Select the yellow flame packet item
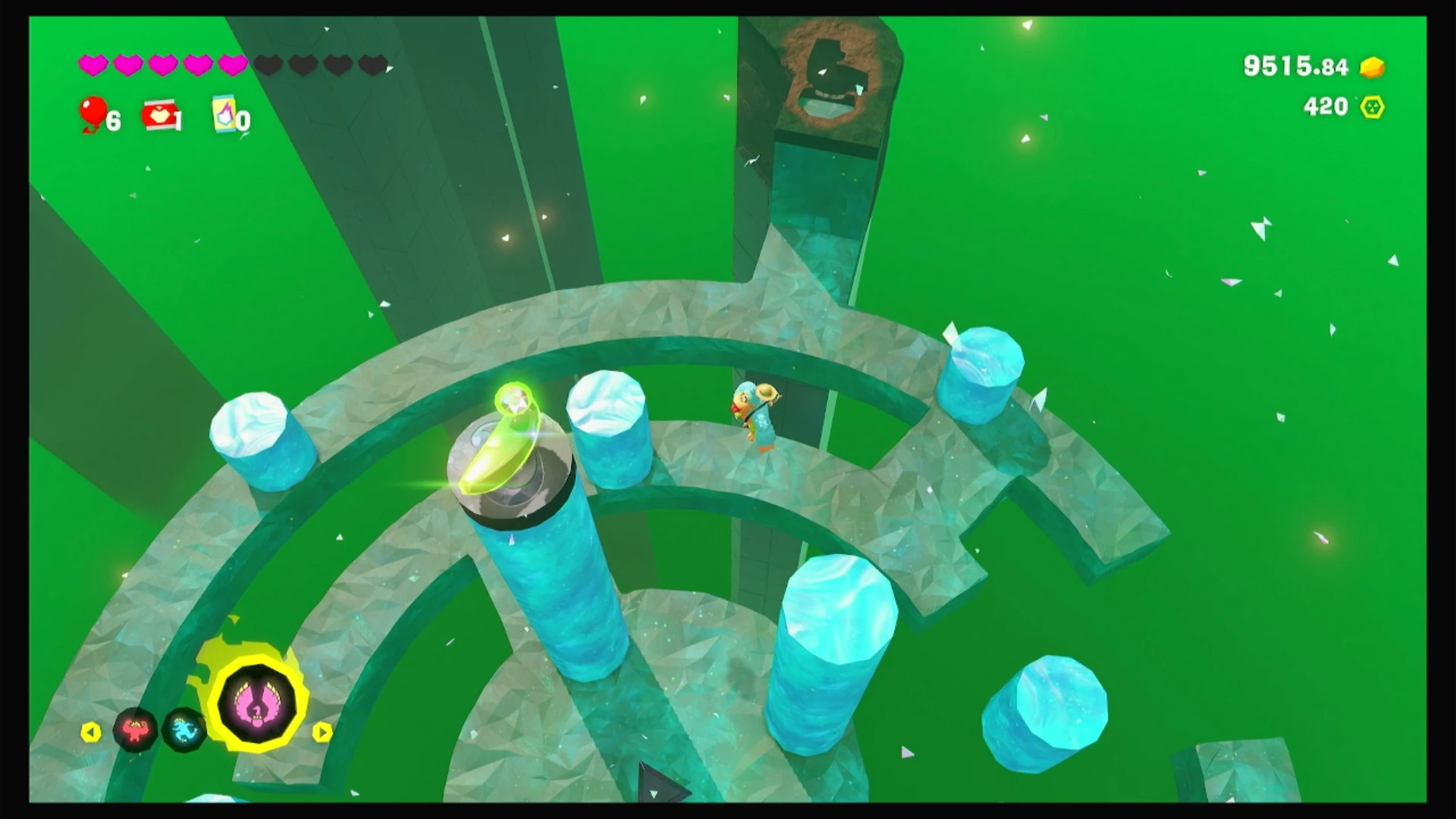 (x=225, y=114)
